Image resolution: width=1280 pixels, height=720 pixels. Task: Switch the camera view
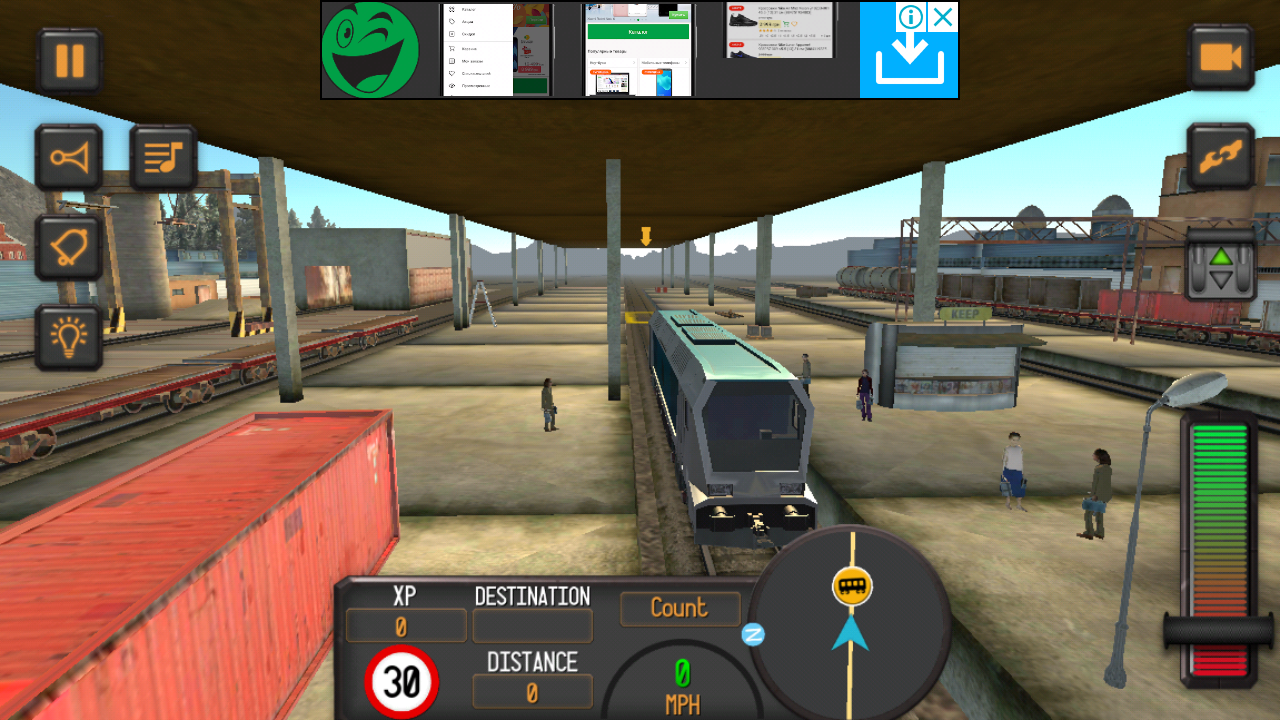coord(1220,58)
